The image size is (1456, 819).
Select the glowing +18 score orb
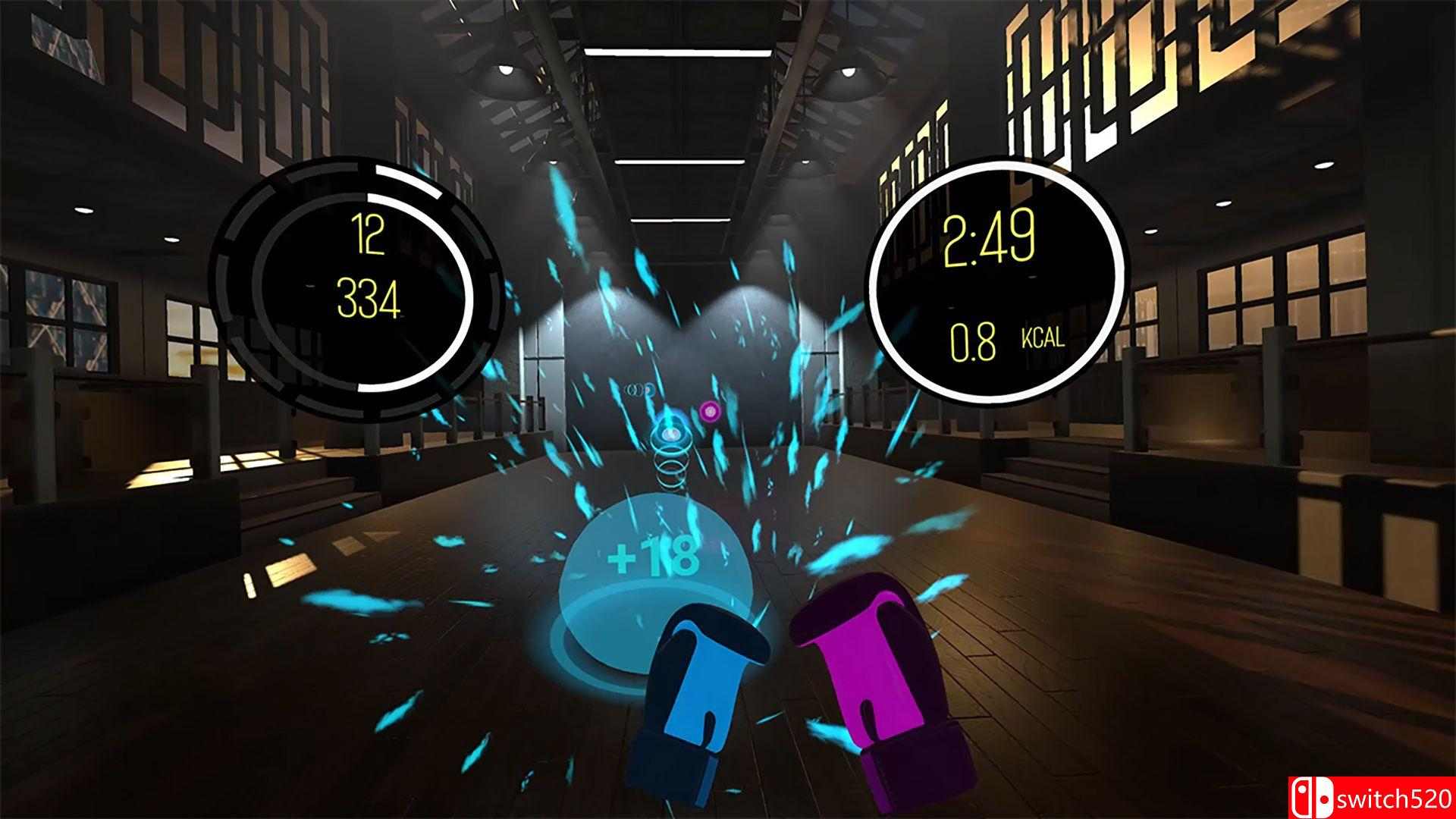(656, 576)
